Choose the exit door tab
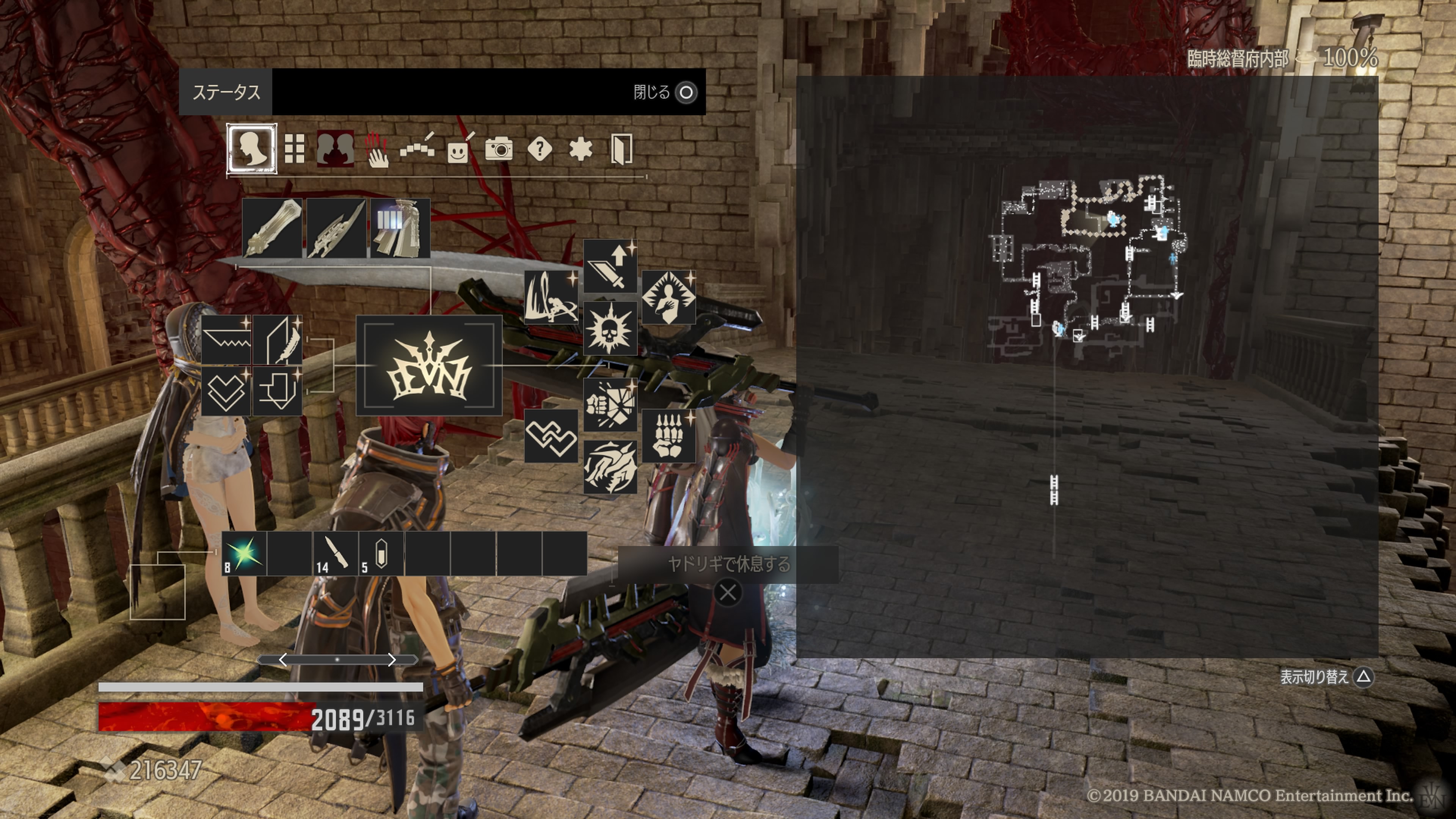Image resolution: width=1456 pixels, height=819 pixels. 621,149
